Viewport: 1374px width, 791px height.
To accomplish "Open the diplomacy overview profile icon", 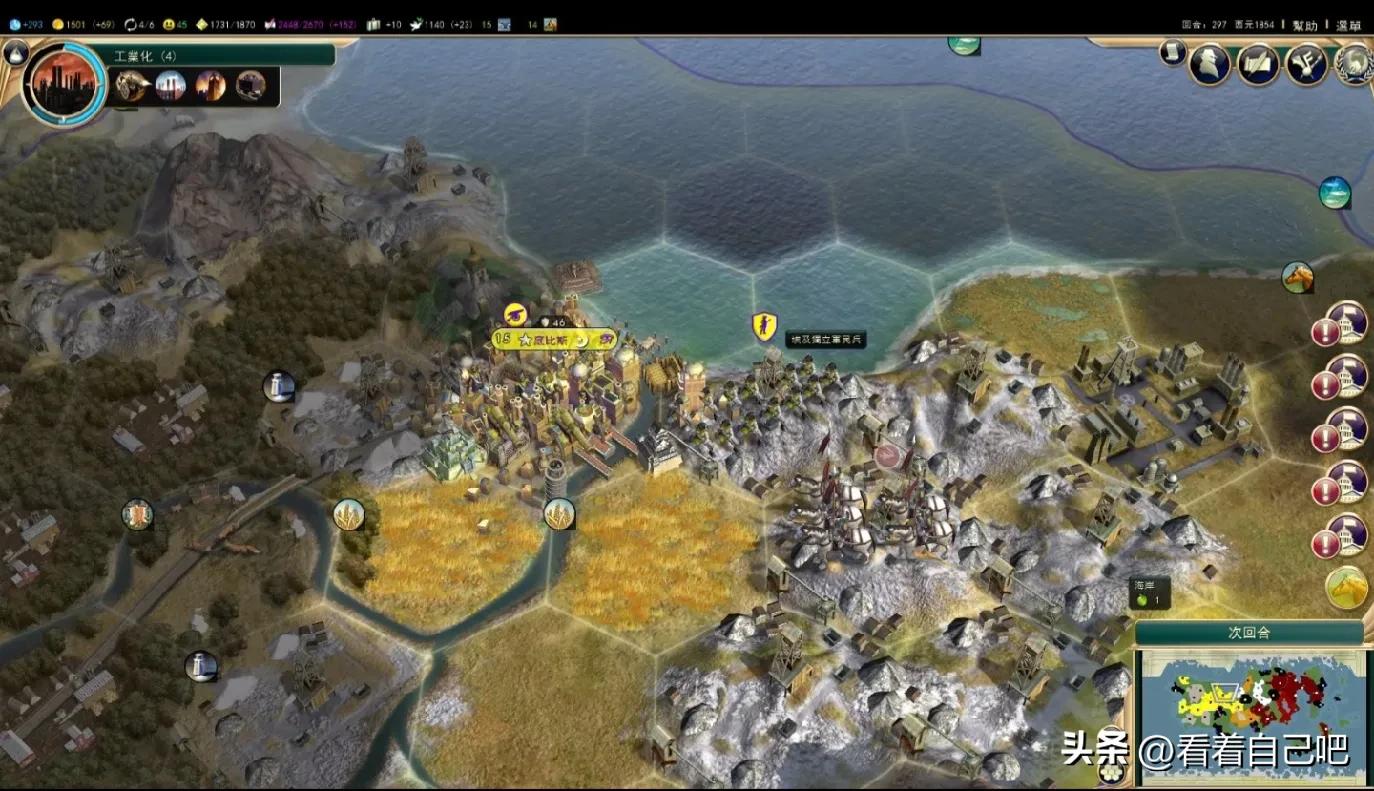I will [x=1209, y=65].
